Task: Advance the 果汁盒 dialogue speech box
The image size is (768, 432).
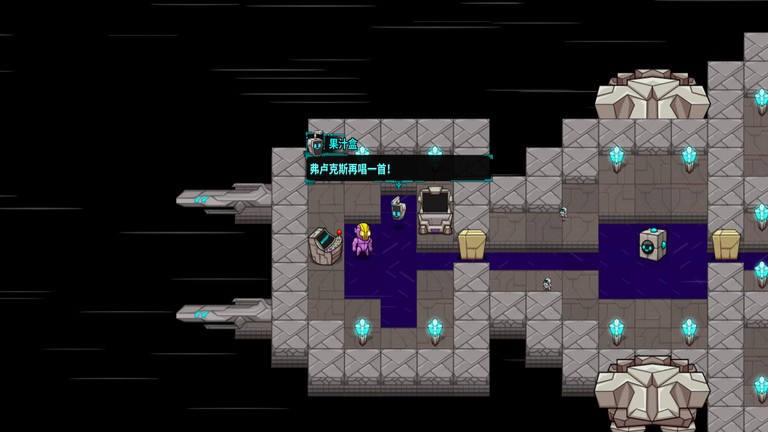Action: click(398, 168)
